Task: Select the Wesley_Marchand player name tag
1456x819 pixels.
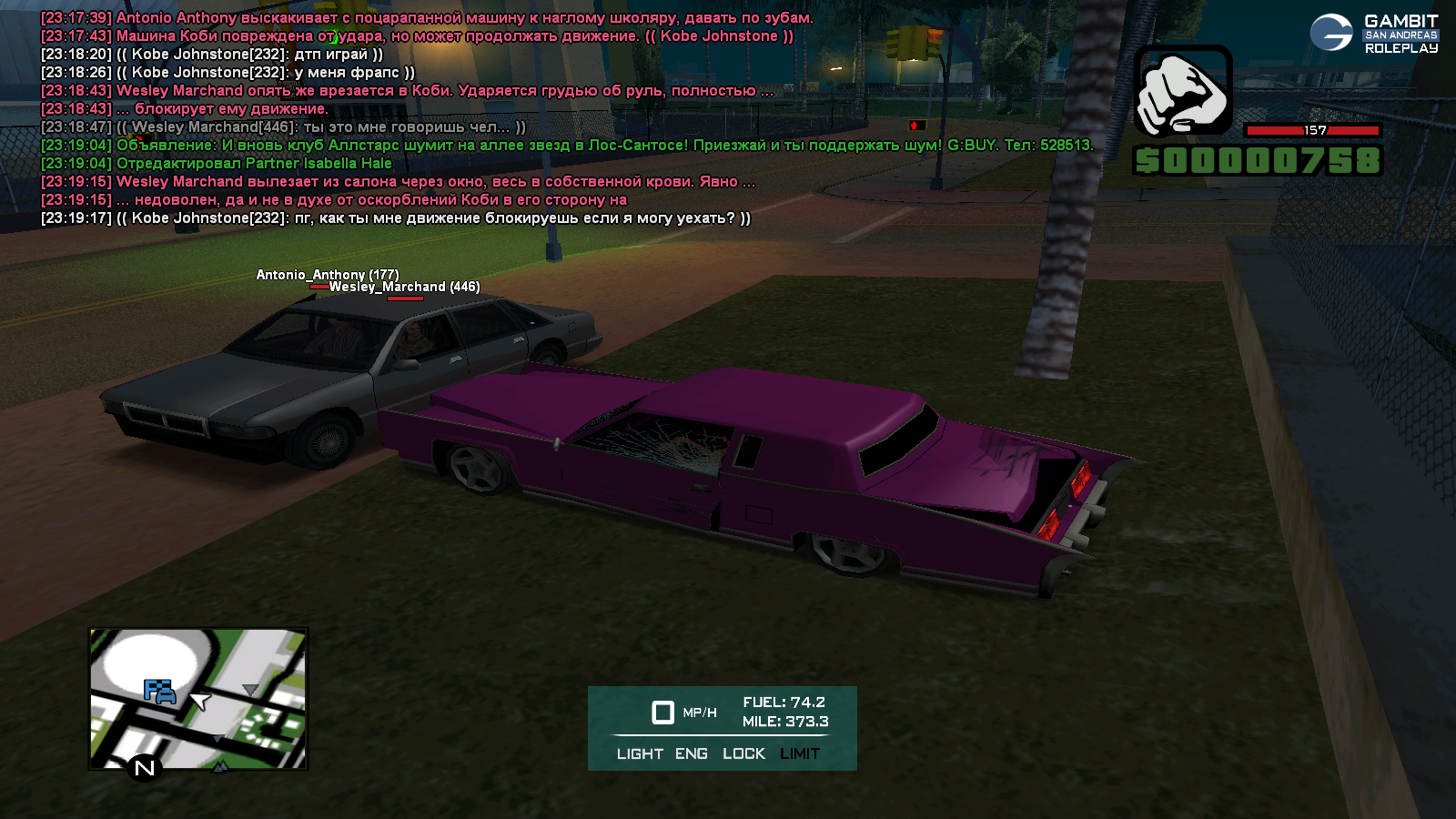Action: coord(404,287)
